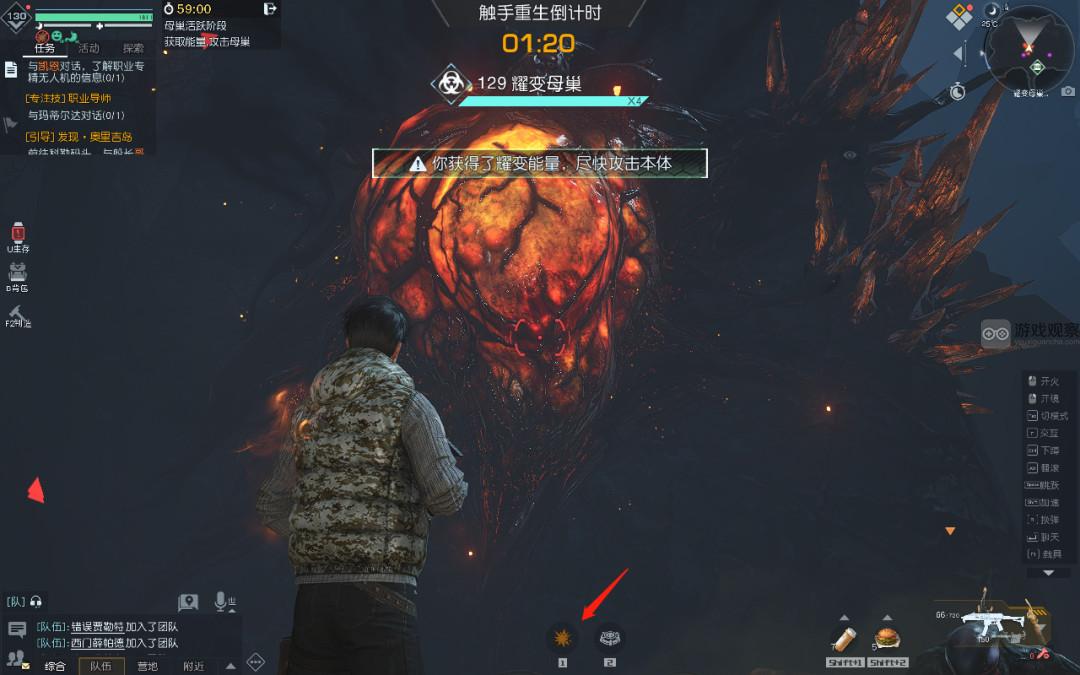This screenshot has width=1080, height=675.
Task: Toggle the microphone voice icon
Action: click(221, 602)
